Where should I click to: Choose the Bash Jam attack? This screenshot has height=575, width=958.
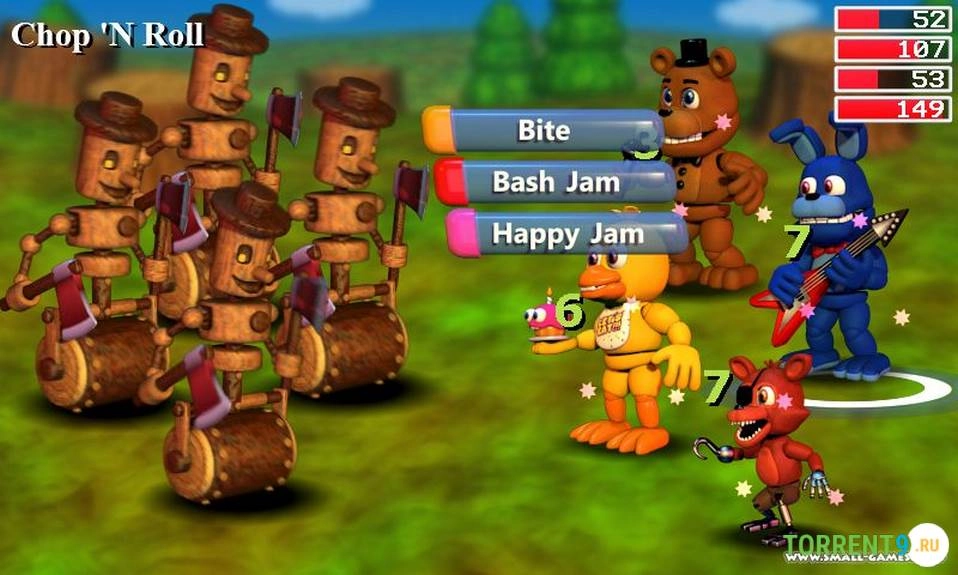pyautogui.click(x=556, y=182)
